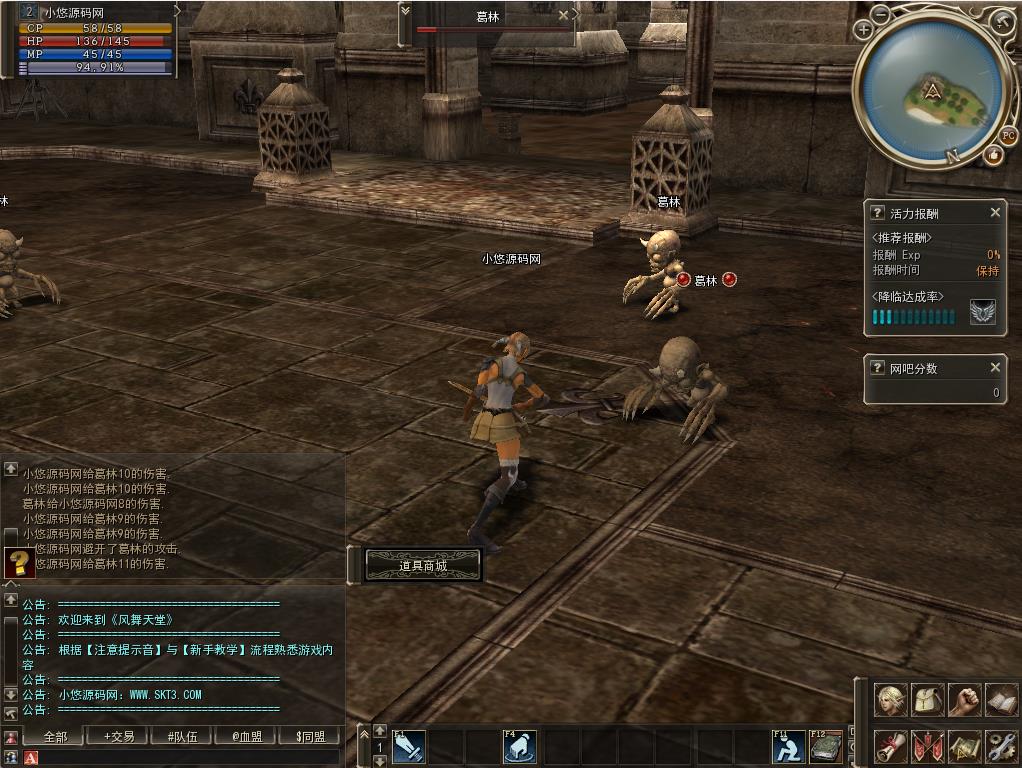Open the wrench and tools system menu
Viewport: 1022px width, 768px height.
coord(1001,746)
